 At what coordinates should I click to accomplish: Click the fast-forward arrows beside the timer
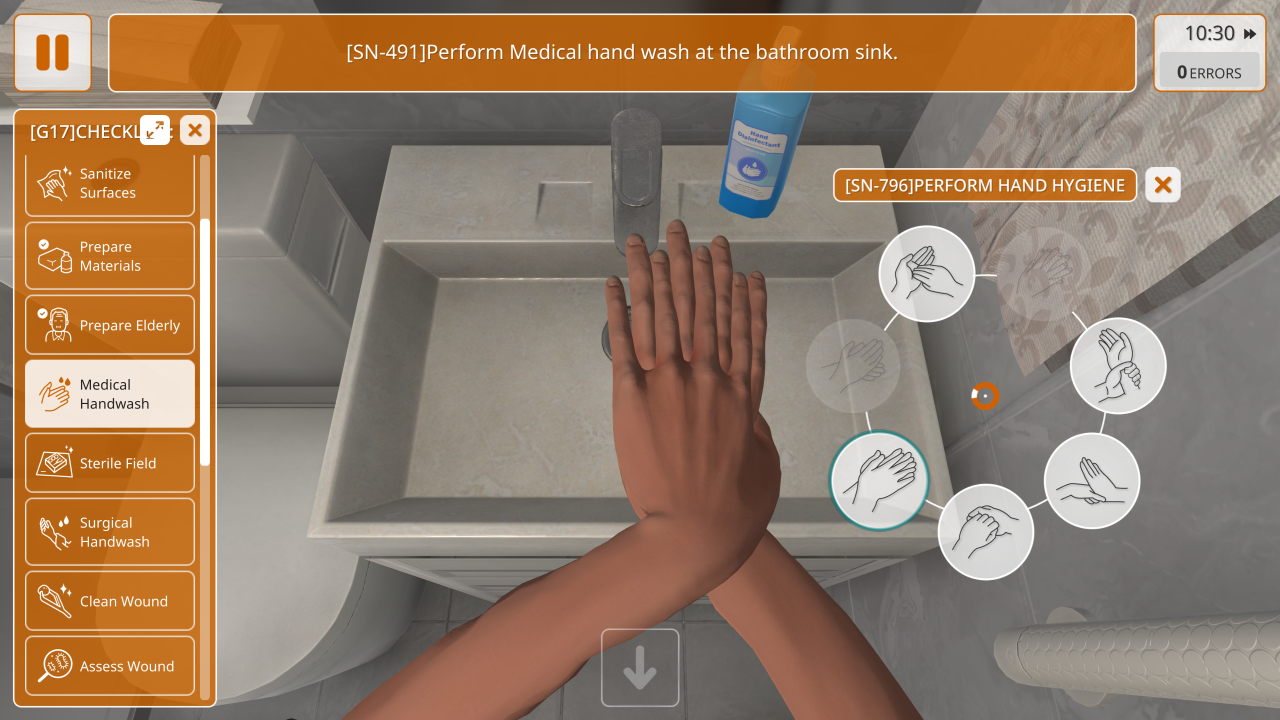(x=1250, y=34)
